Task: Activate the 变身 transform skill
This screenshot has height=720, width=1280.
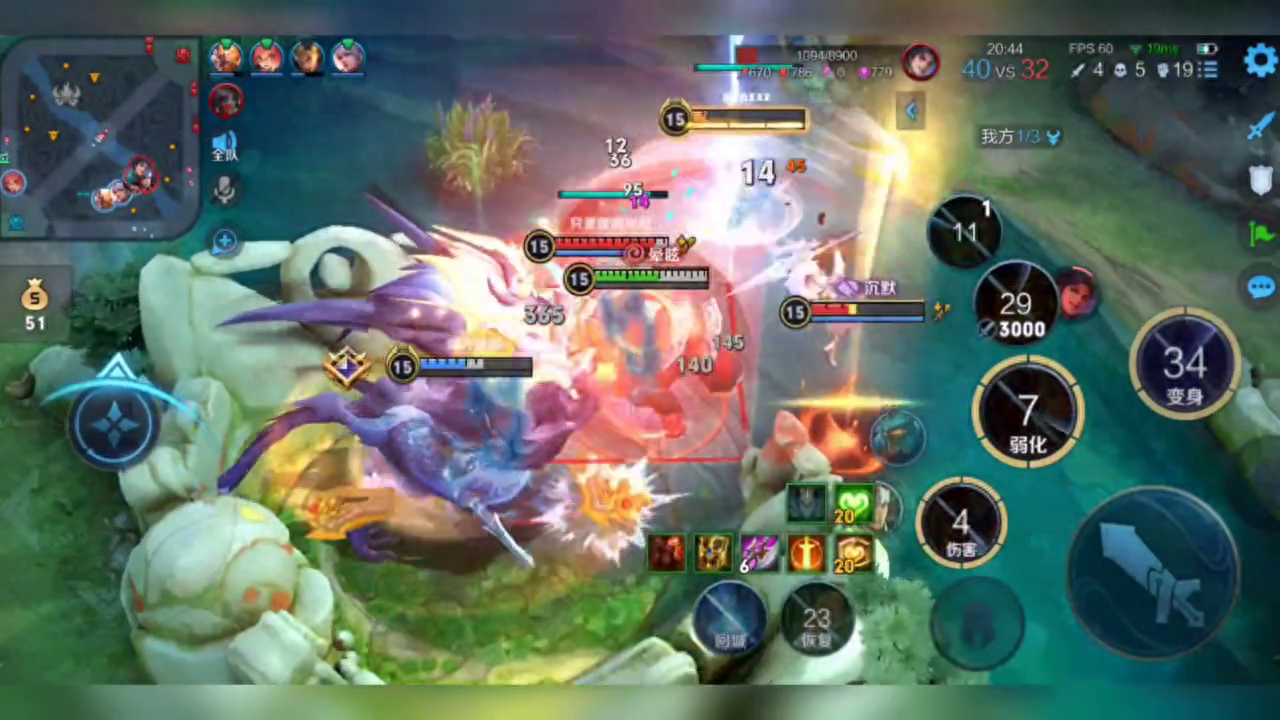Action: [1184, 363]
